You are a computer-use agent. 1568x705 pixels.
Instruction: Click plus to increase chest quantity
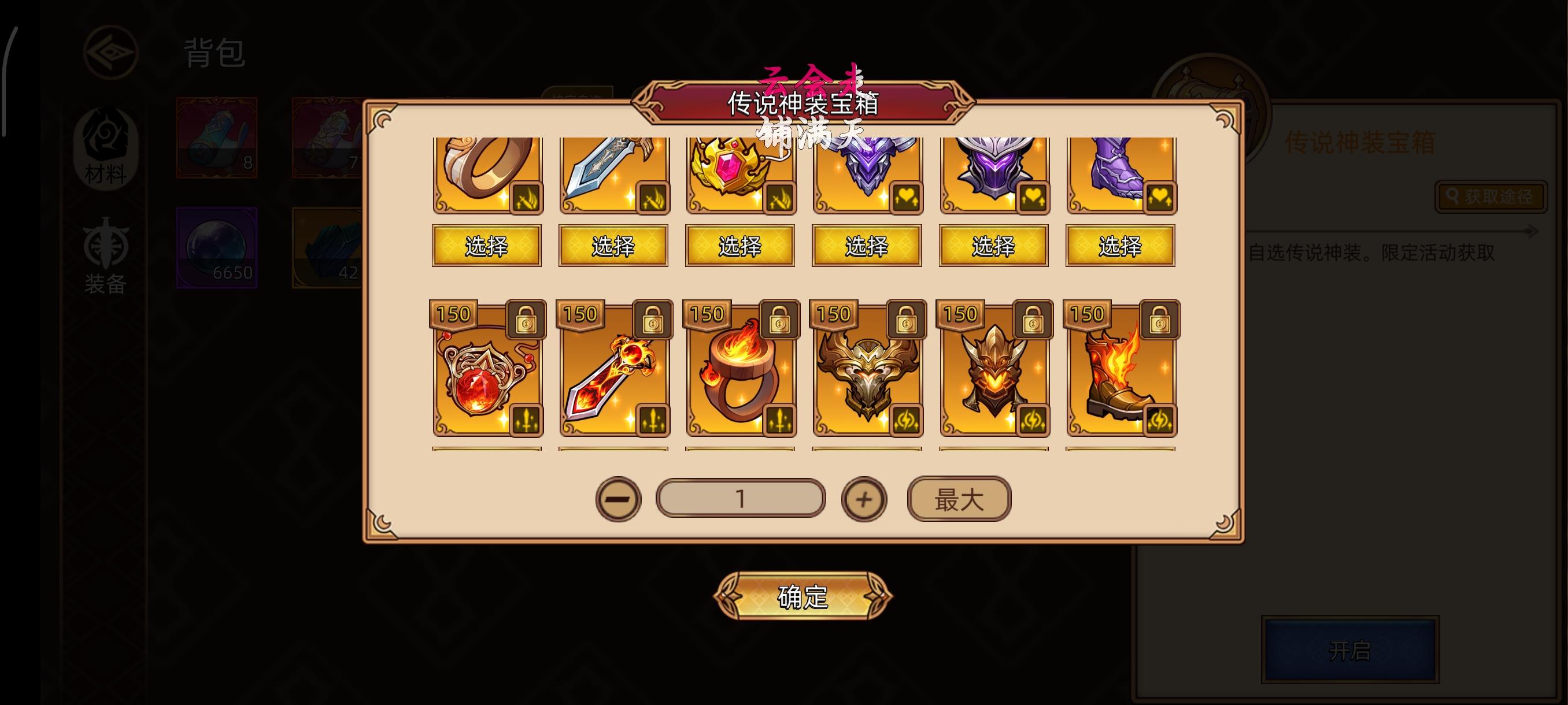coord(864,498)
